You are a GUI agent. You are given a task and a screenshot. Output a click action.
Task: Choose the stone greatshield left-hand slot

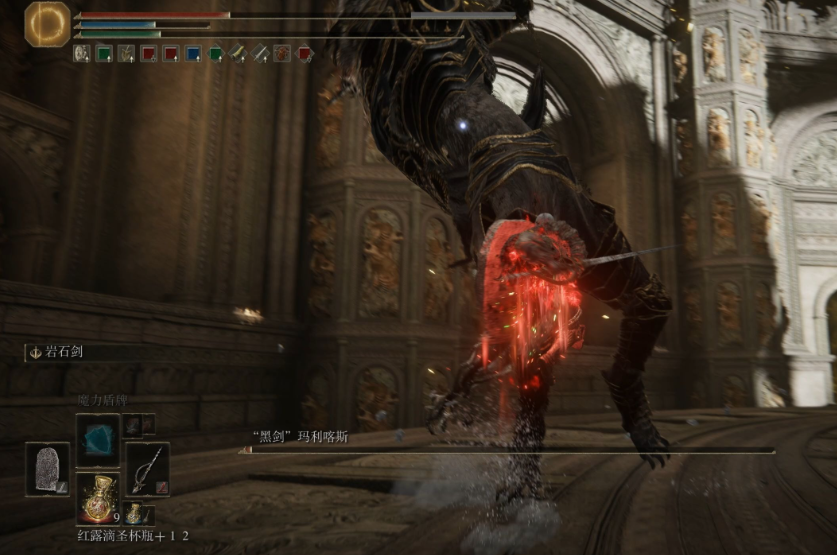pyautogui.click(x=48, y=468)
